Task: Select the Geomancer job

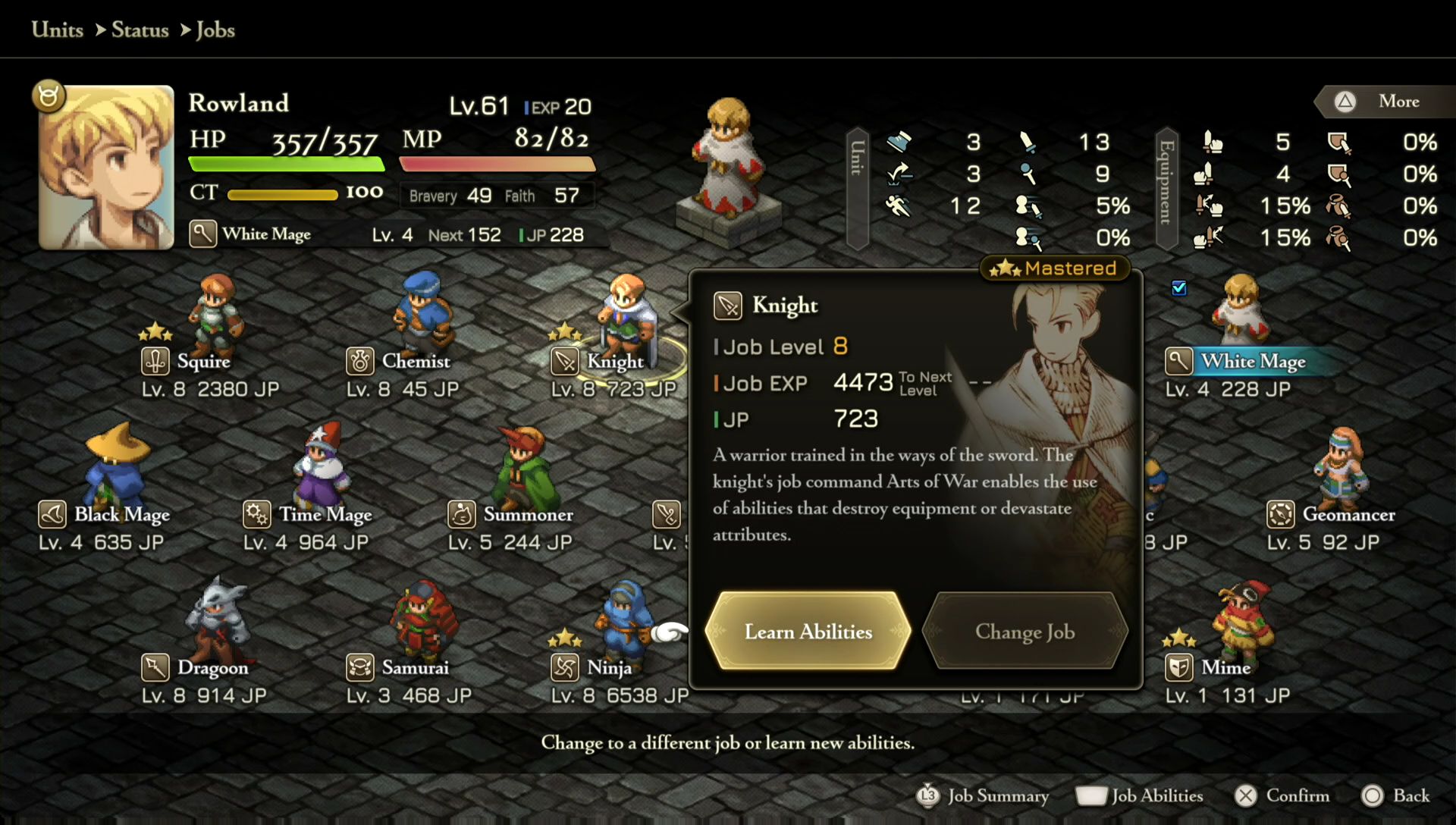Action: point(1338,485)
